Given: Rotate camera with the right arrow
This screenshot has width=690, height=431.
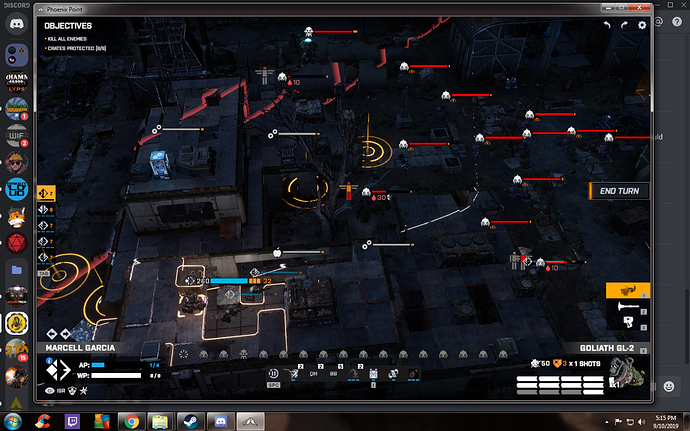Looking at the screenshot, I should click(624, 25).
